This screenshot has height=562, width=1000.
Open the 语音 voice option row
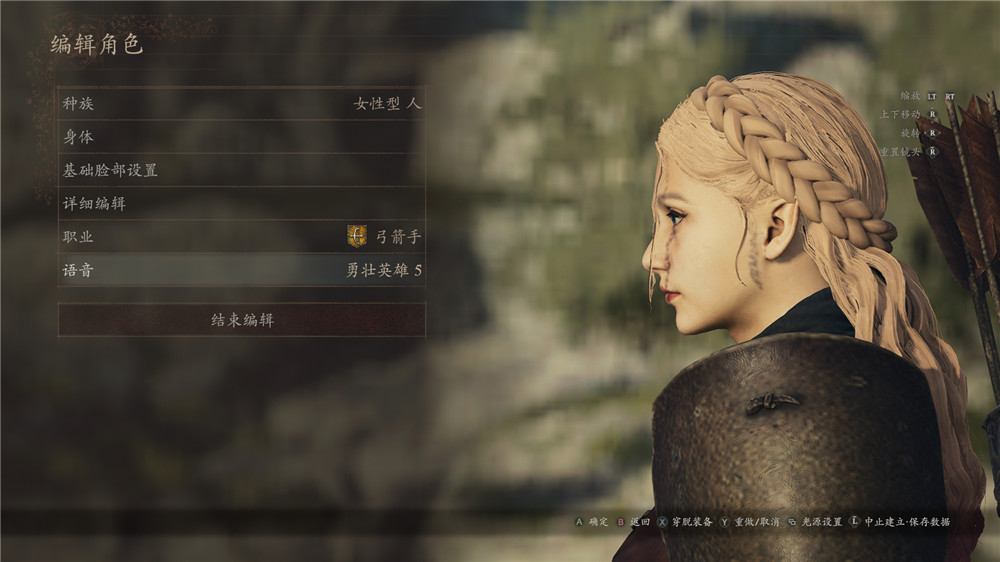click(x=241, y=270)
